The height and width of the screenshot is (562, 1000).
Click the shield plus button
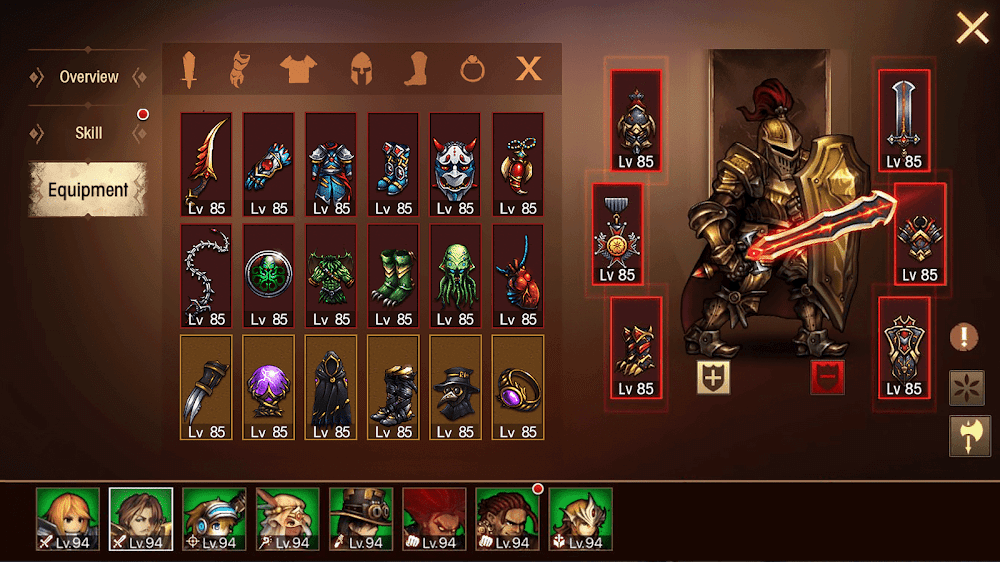(712, 376)
